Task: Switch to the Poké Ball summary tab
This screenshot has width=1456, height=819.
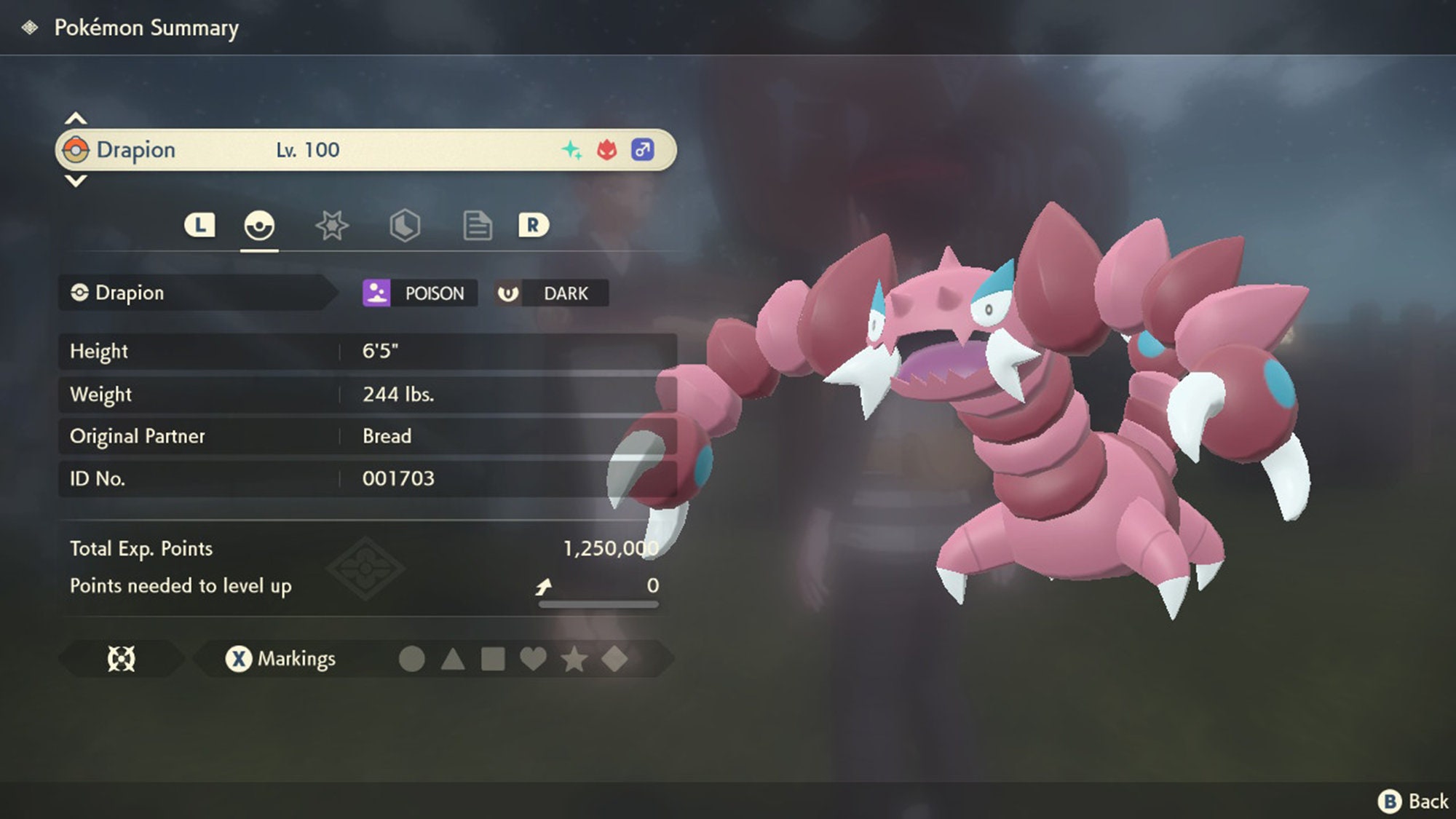Action: click(258, 226)
